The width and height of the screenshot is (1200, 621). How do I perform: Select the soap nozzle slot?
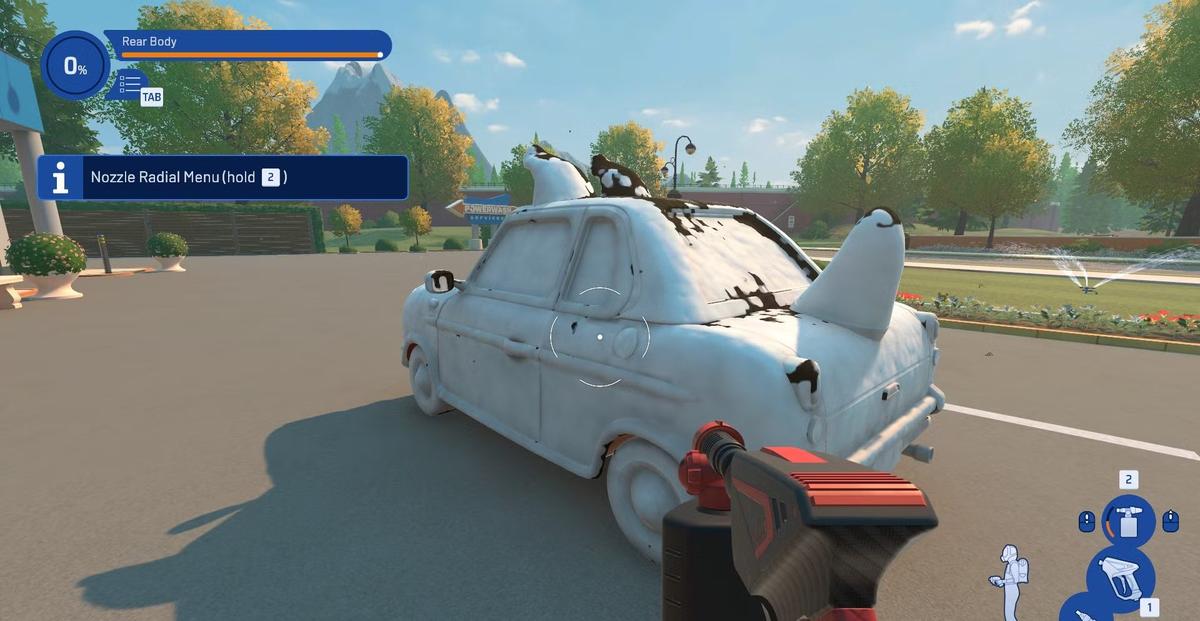click(x=1128, y=521)
